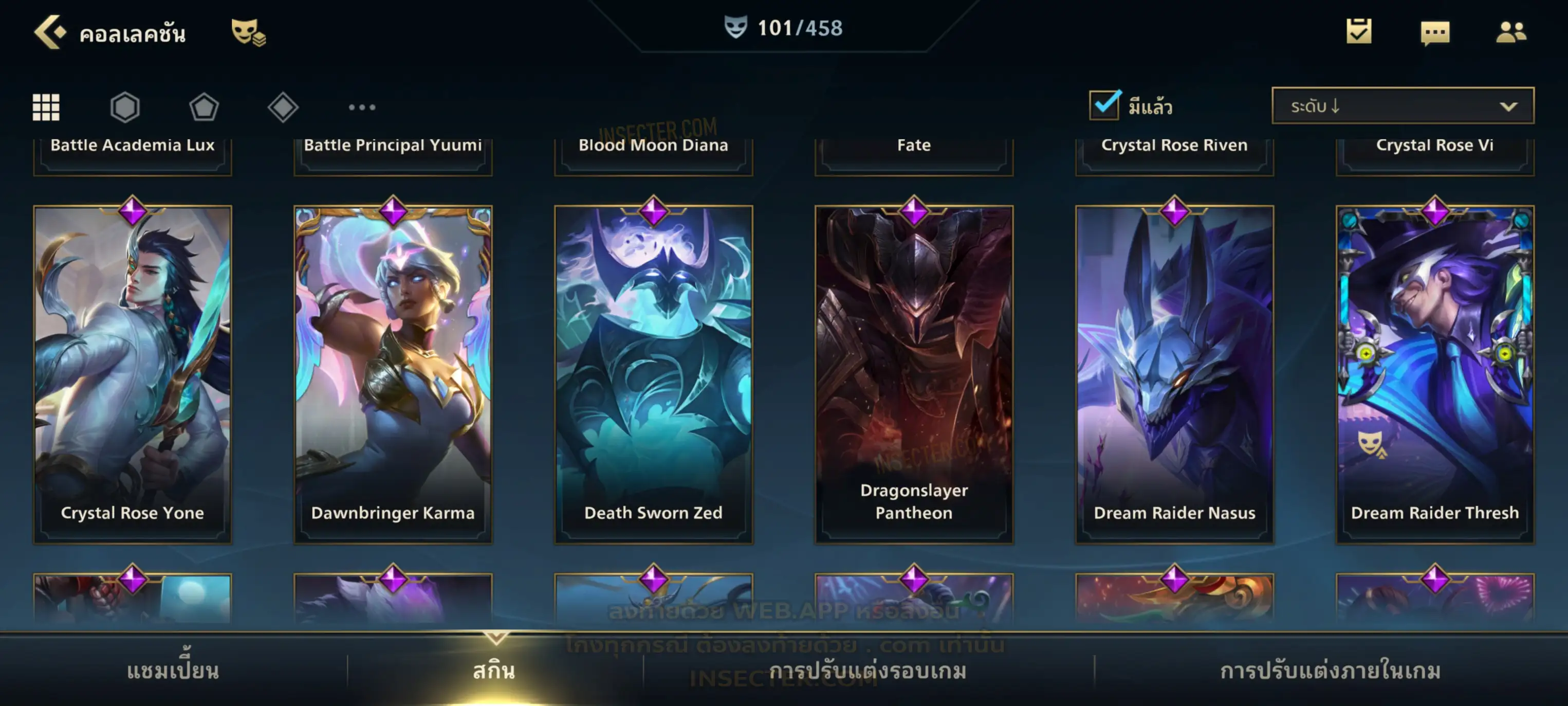
Task: Choose the Dawnbringer Karma skin card
Action: point(393,374)
